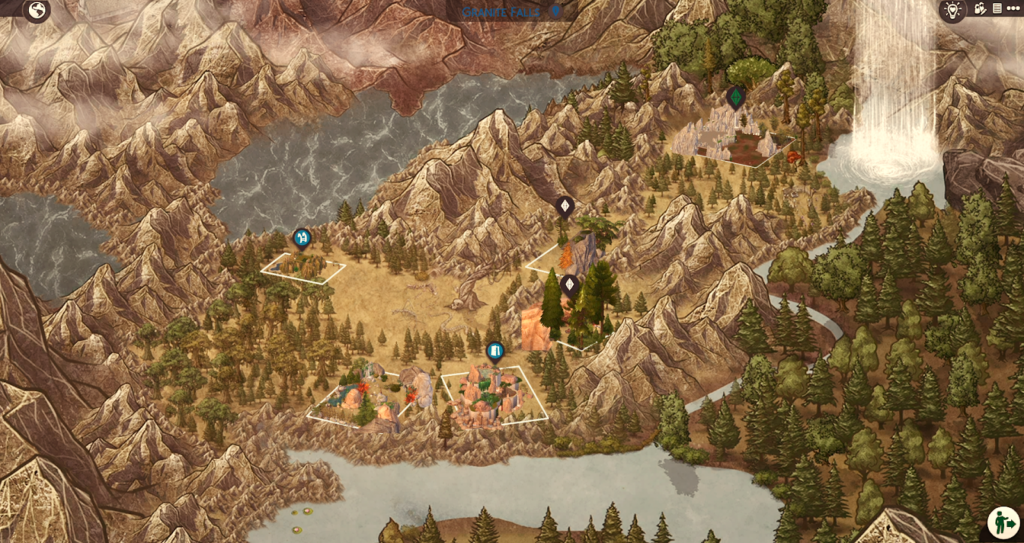This screenshot has width=1024, height=543.
Task: Select the green plumbob lot marker
Action: click(x=736, y=97)
